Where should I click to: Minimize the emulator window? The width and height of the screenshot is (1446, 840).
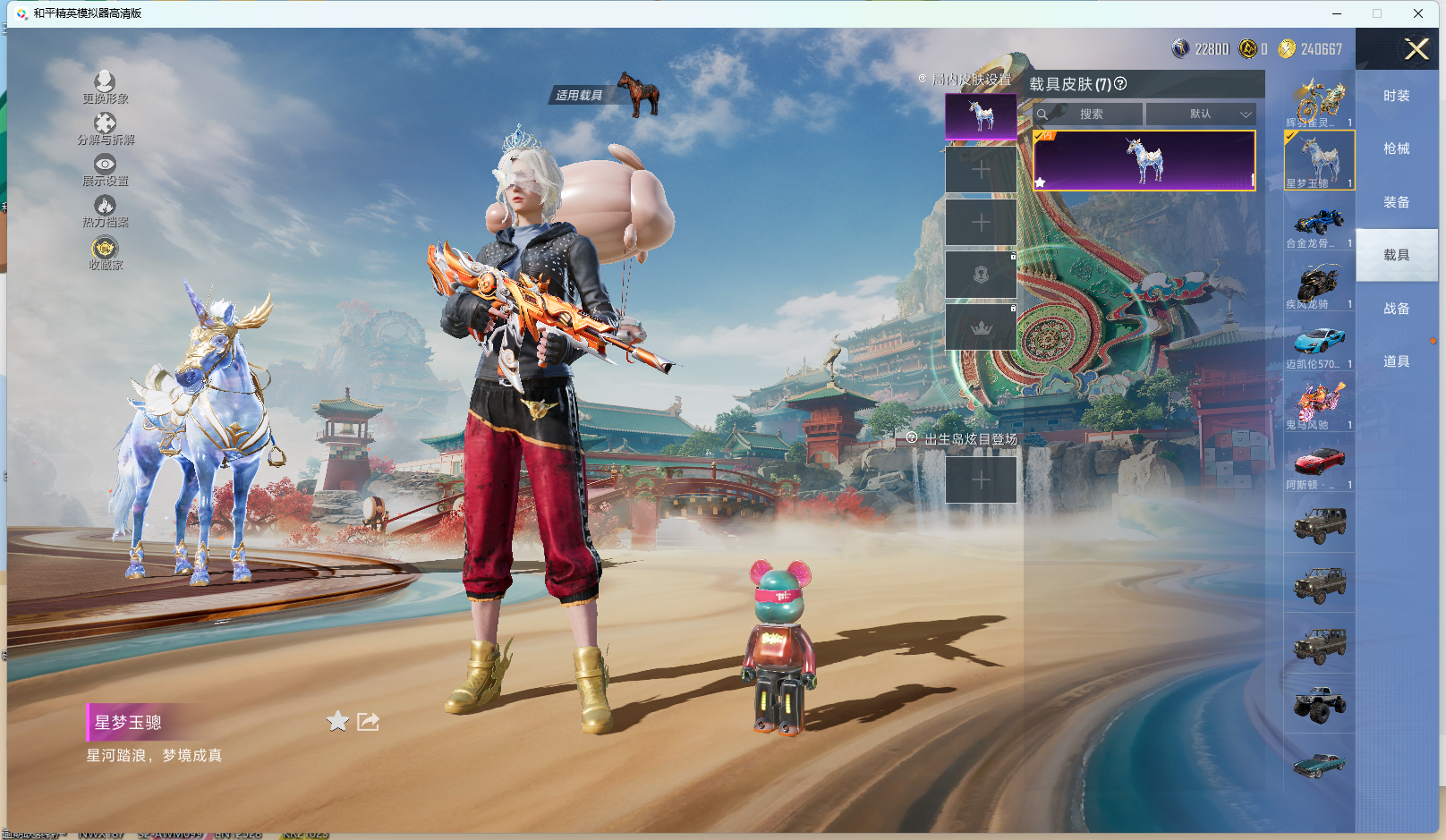1337,13
